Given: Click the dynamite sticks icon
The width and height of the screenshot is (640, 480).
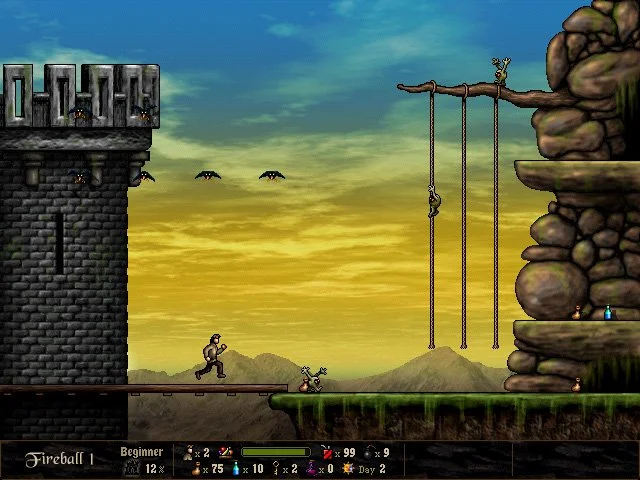Looking at the screenshot, I should click(x=327, y=453).
